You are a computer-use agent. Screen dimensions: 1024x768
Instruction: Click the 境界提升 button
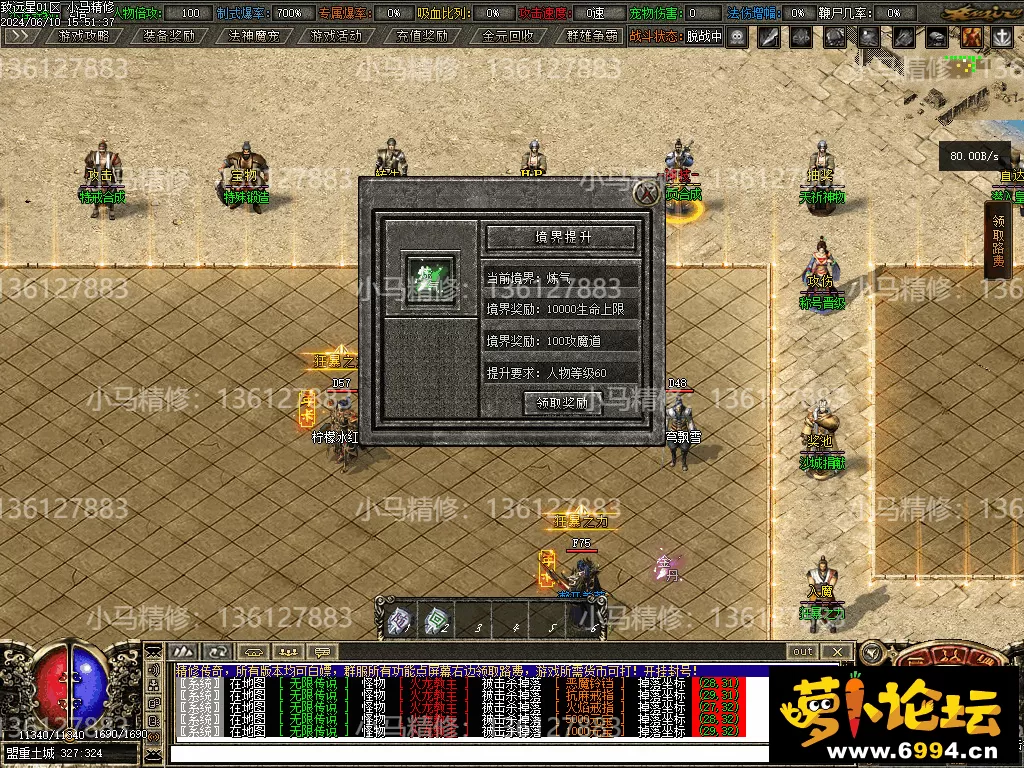tap(561, 237)
